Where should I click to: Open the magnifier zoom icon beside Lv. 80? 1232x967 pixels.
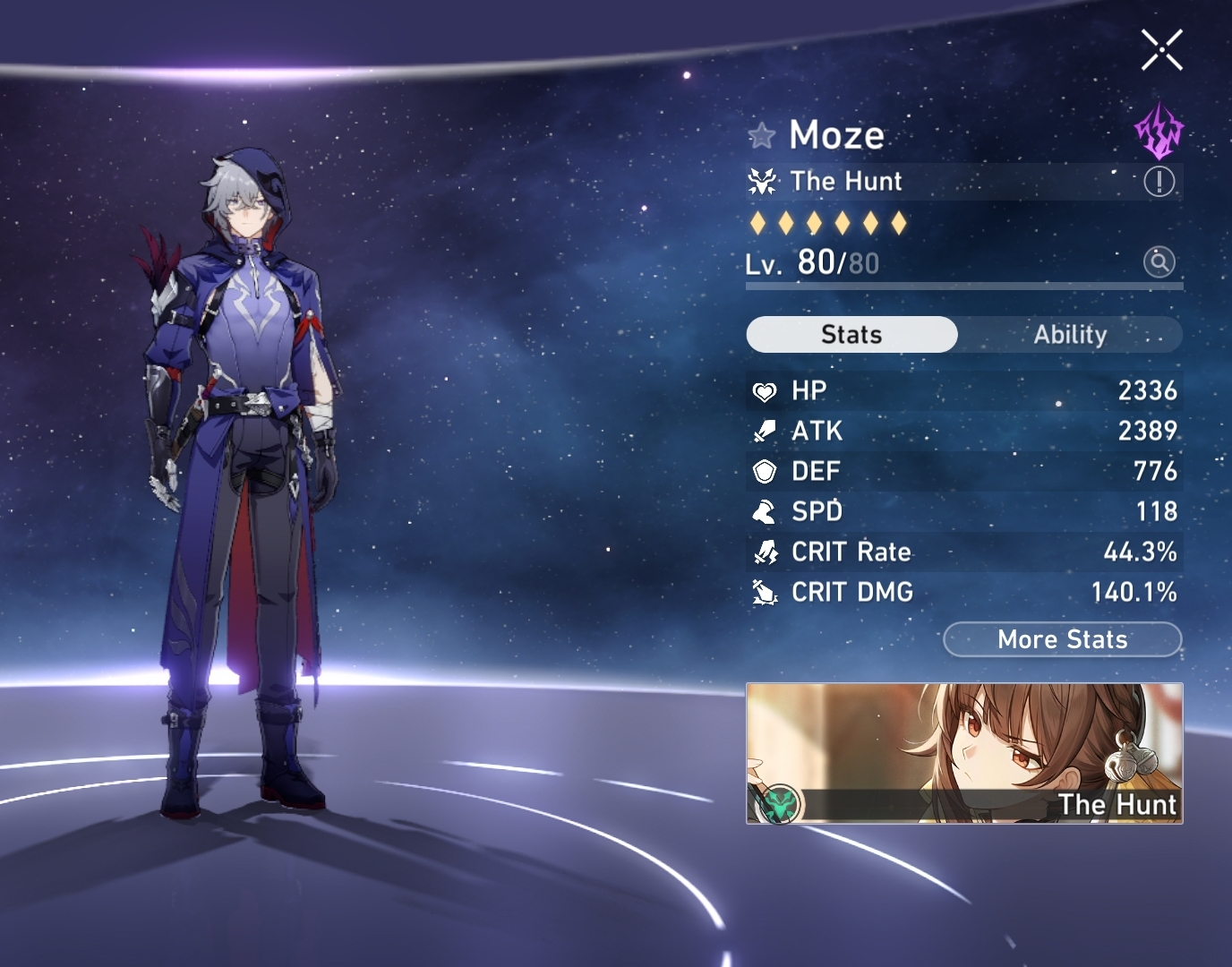pyautogui.click(x=1159, y=262)
